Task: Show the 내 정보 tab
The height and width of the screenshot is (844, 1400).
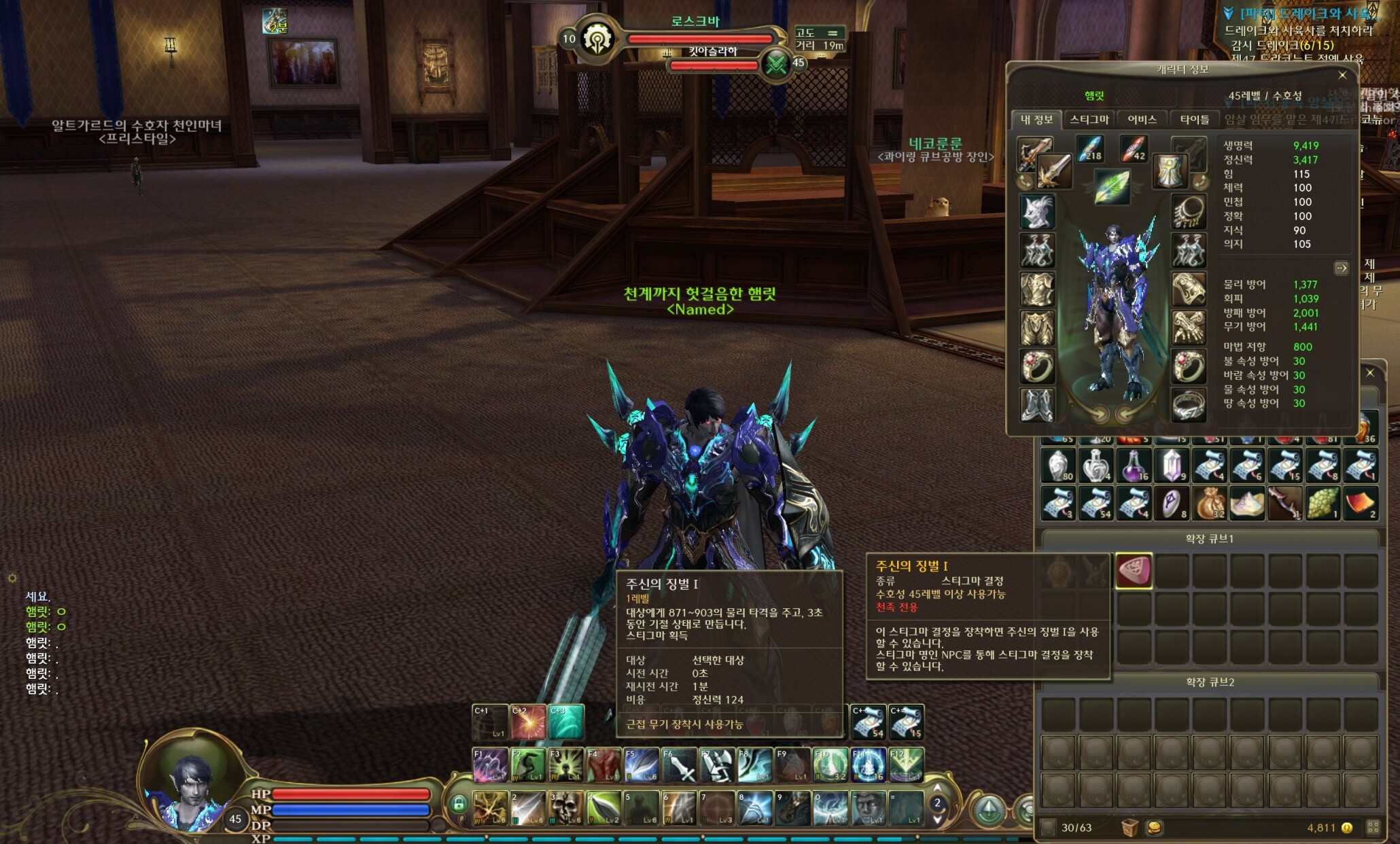Action: (x=1036, y=120)
